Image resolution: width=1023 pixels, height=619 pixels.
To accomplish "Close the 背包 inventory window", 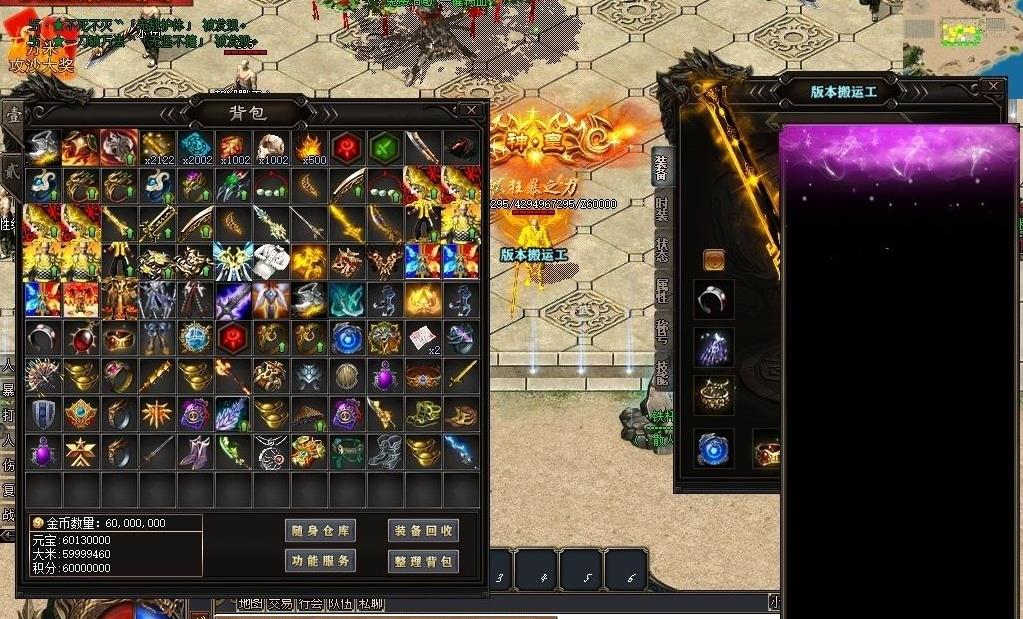I will click(x=471, y=110).
